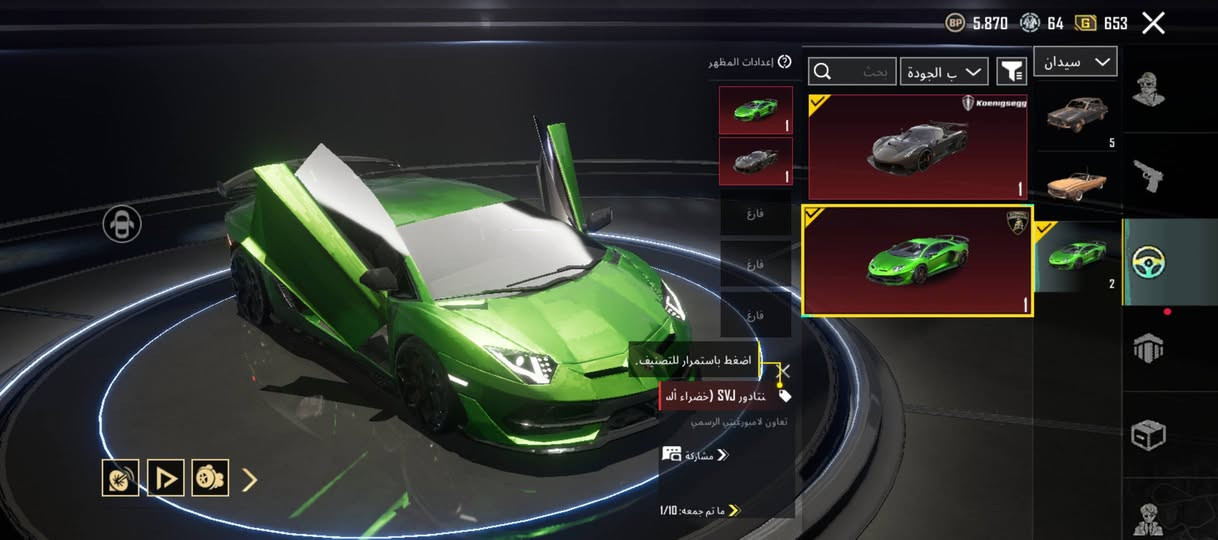Expand more actions with the gold arrow
Screen dimensions: 1218x540
point(250,479)
